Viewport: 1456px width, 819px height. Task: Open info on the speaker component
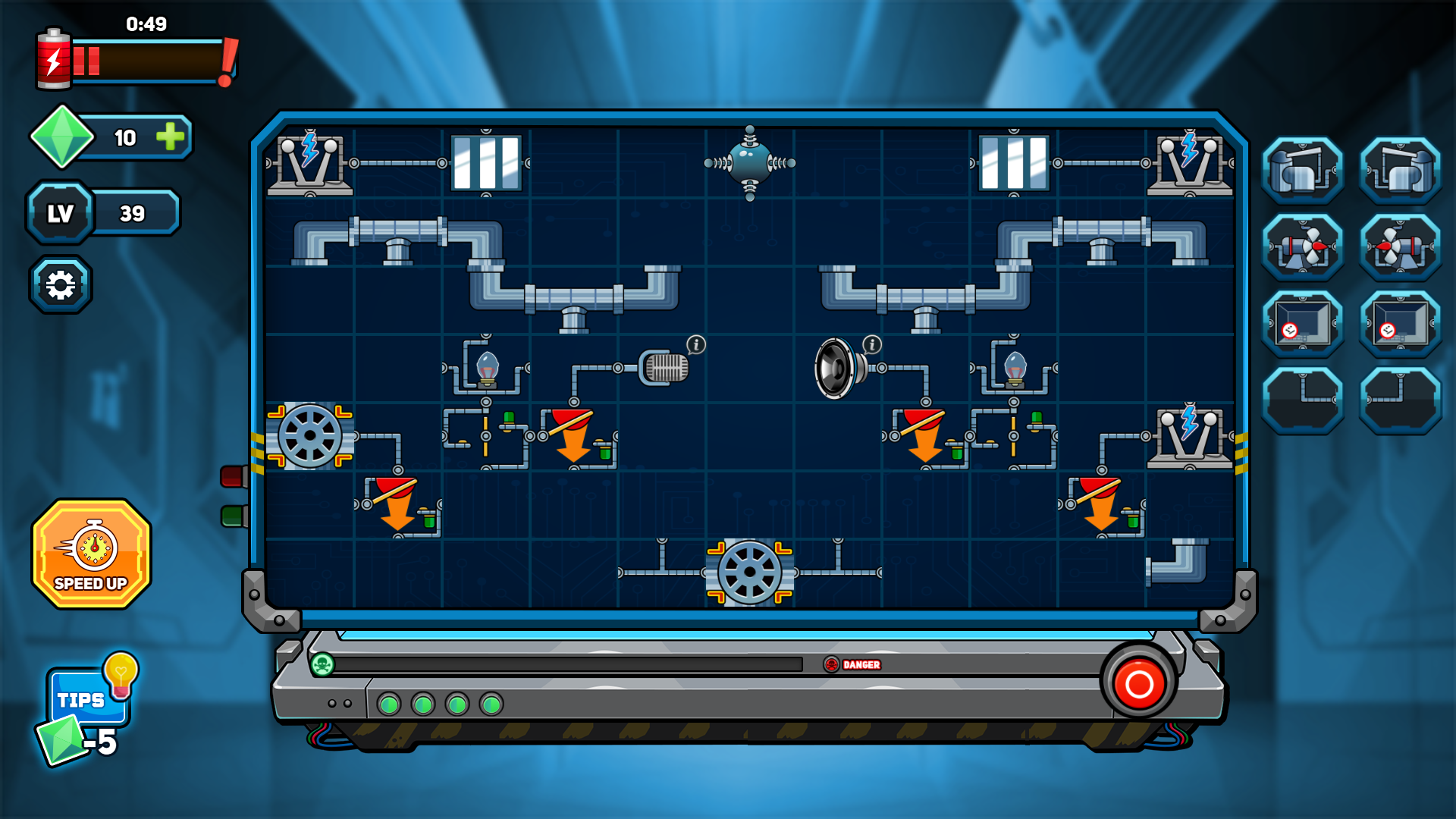(x=872, y=343)
